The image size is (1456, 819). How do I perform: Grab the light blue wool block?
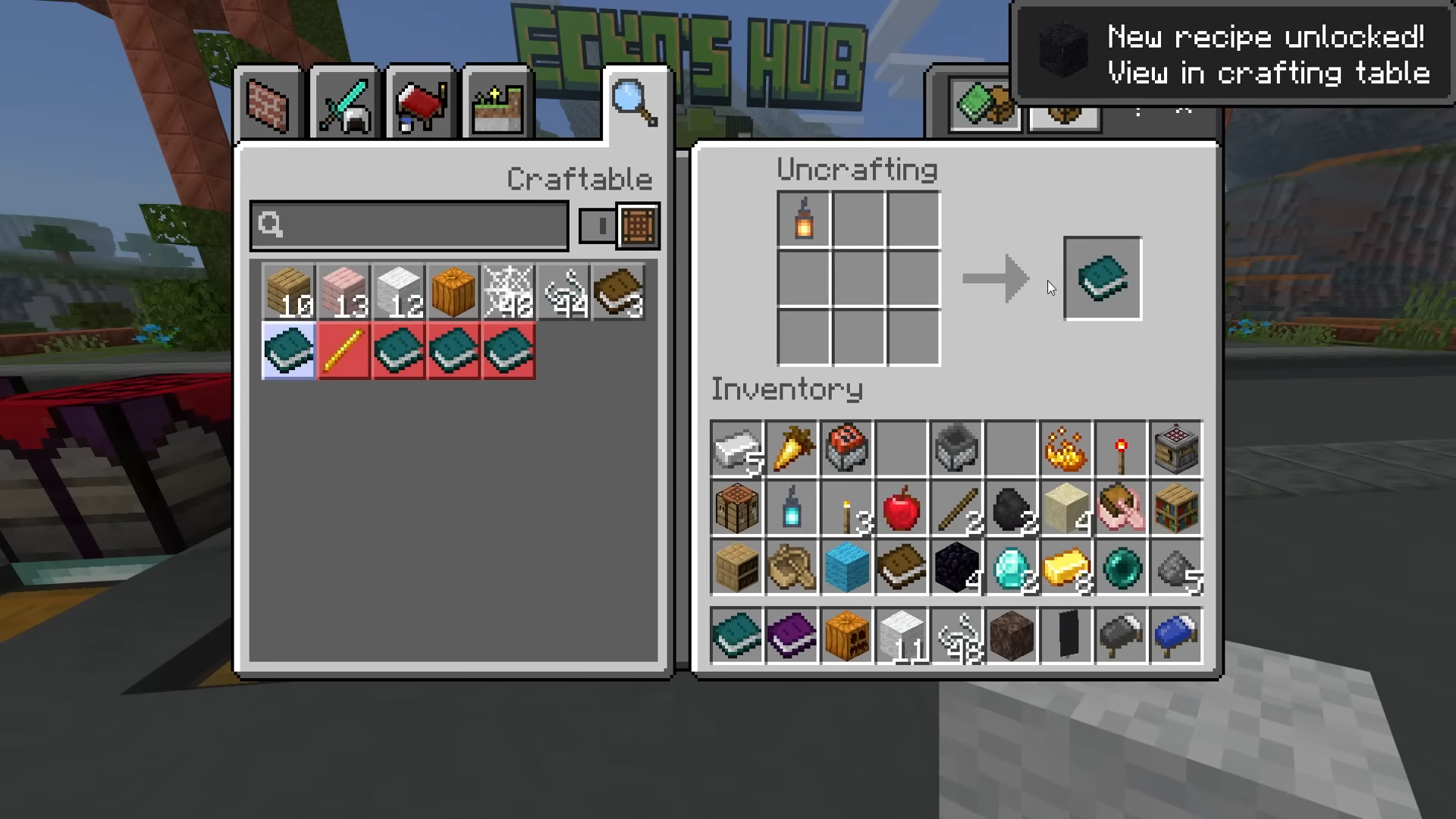point(847,567)
